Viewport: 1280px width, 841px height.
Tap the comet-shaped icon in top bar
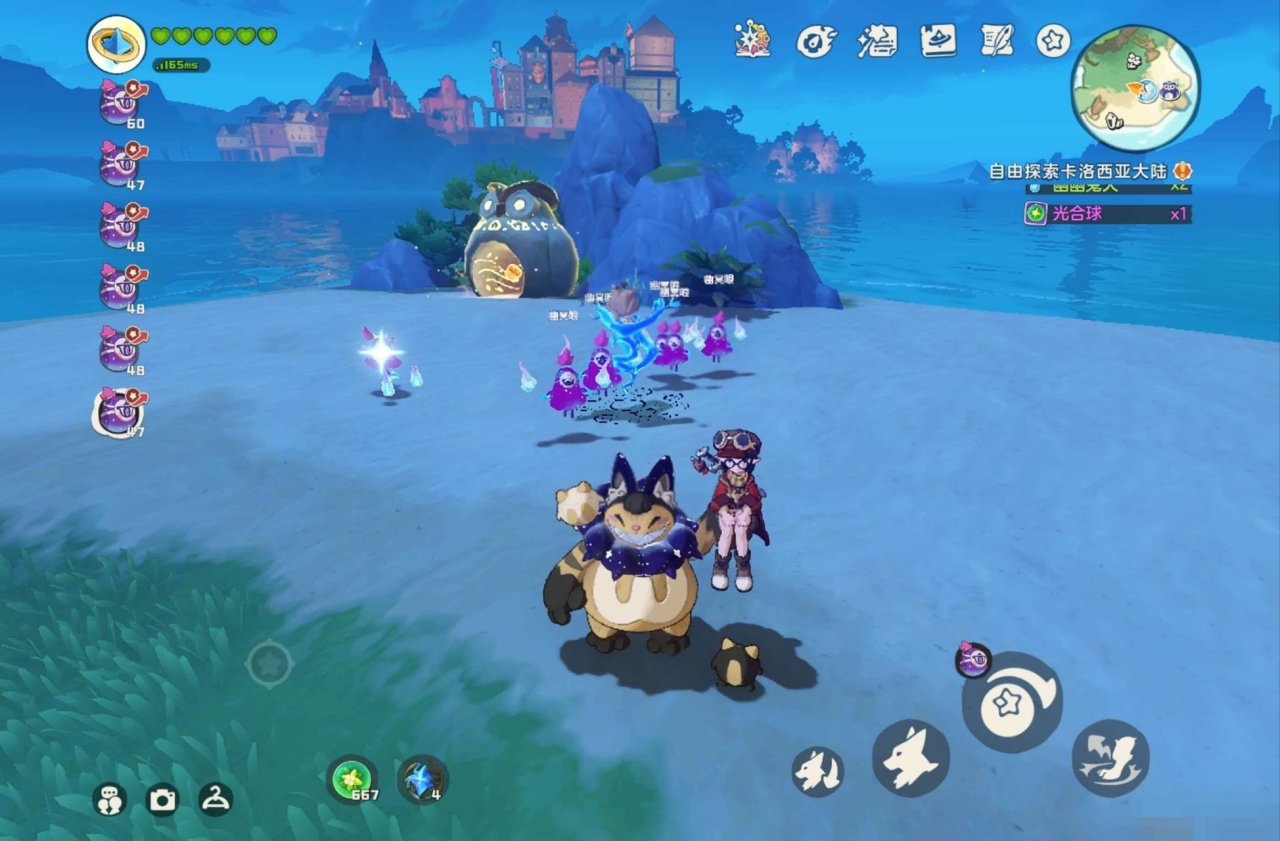click(814, 41)
